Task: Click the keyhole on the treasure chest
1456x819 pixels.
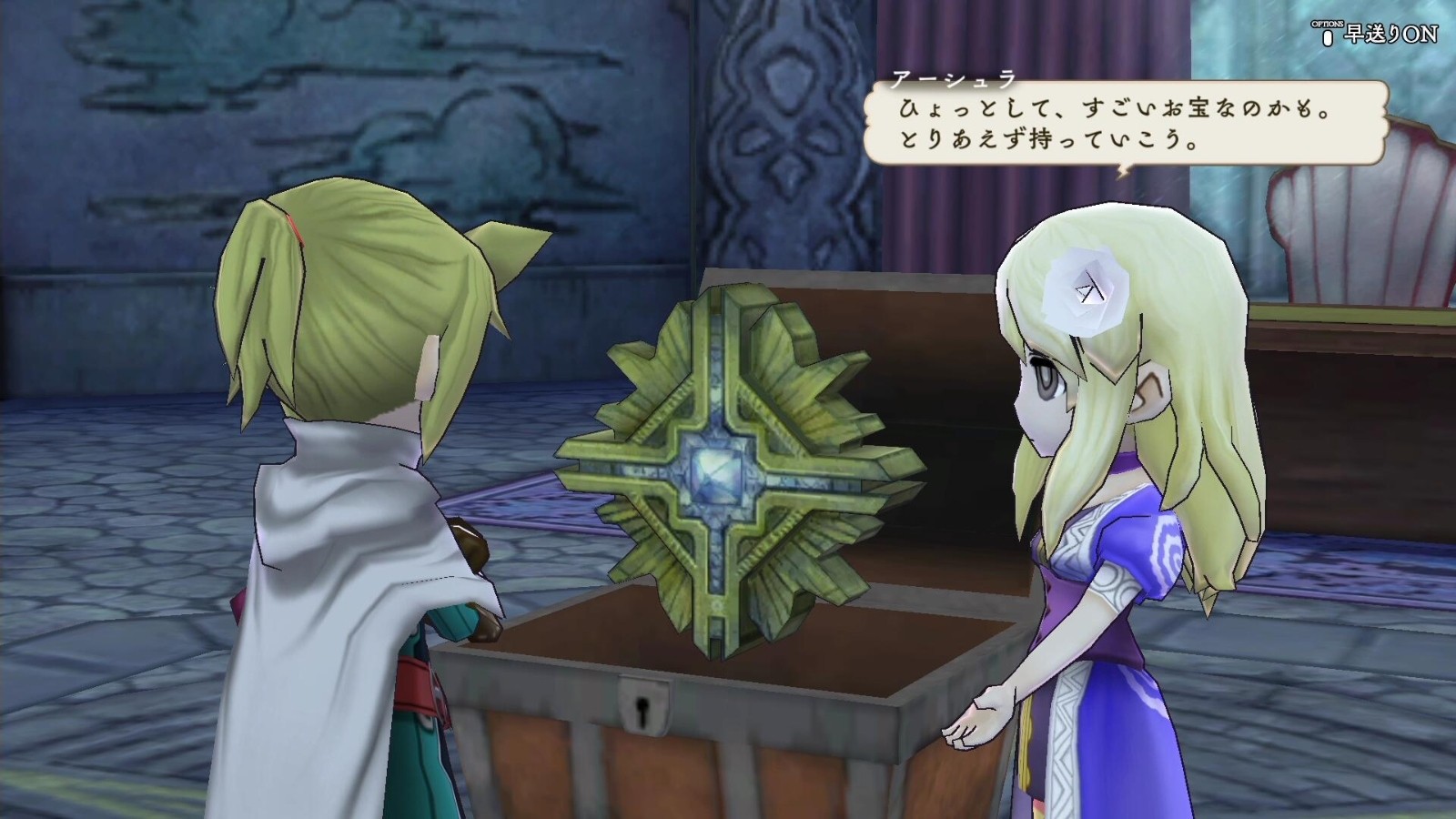Action: pyautogui.click(x=642, y=711)
